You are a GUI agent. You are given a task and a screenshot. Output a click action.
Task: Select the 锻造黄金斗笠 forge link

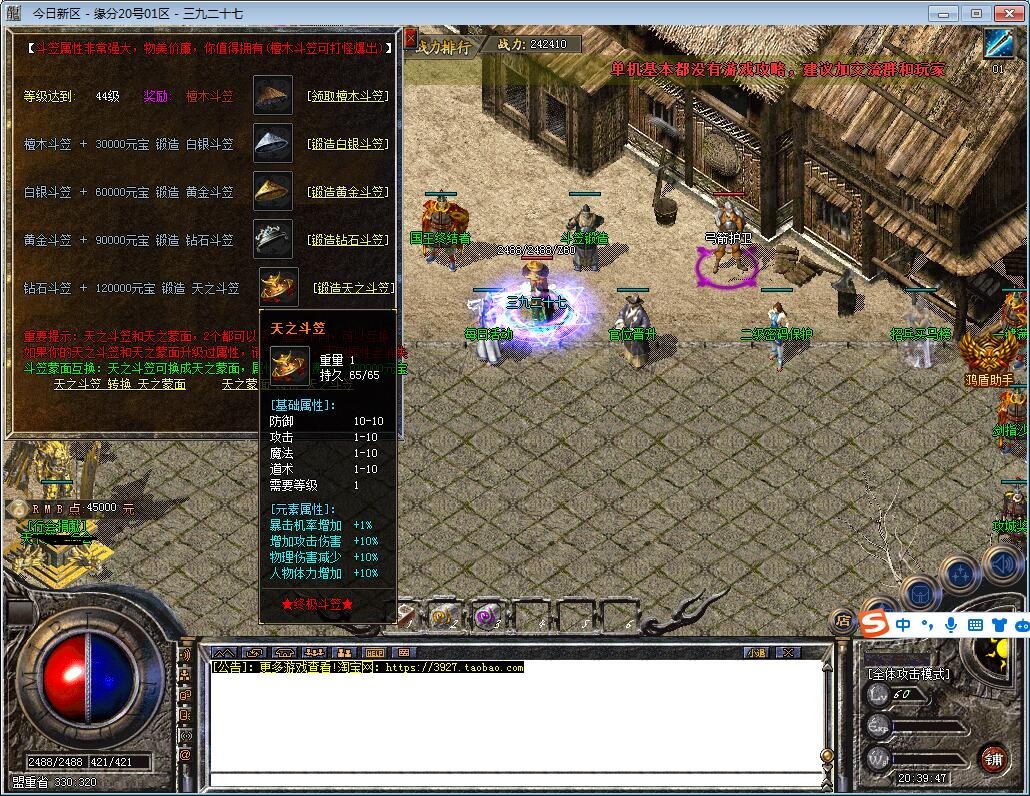coord(347,192)
